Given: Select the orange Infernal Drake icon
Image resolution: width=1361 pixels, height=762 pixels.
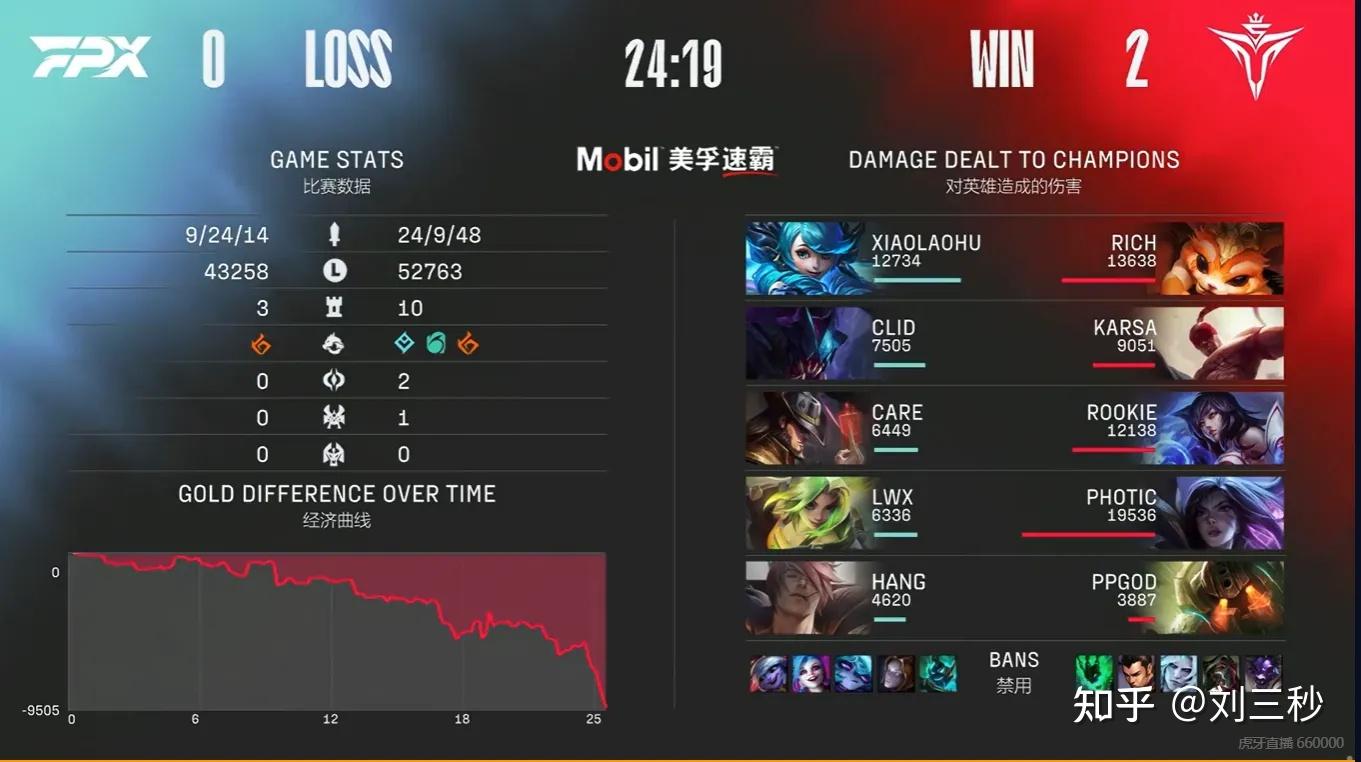Looking at the screenshot, I should 263,344.
